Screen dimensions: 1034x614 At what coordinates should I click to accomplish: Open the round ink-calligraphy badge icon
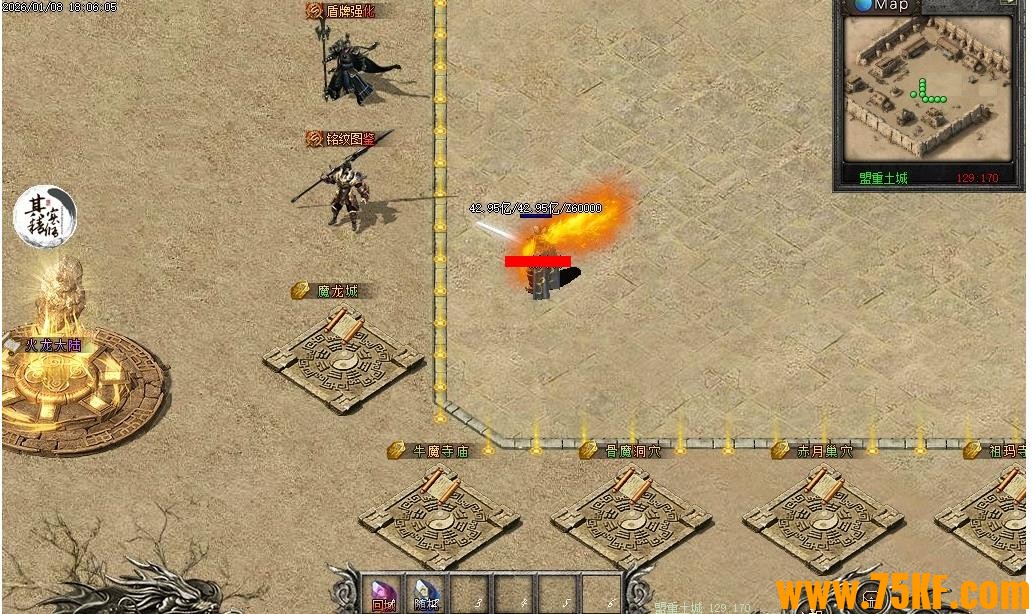(x=45, y=216)
